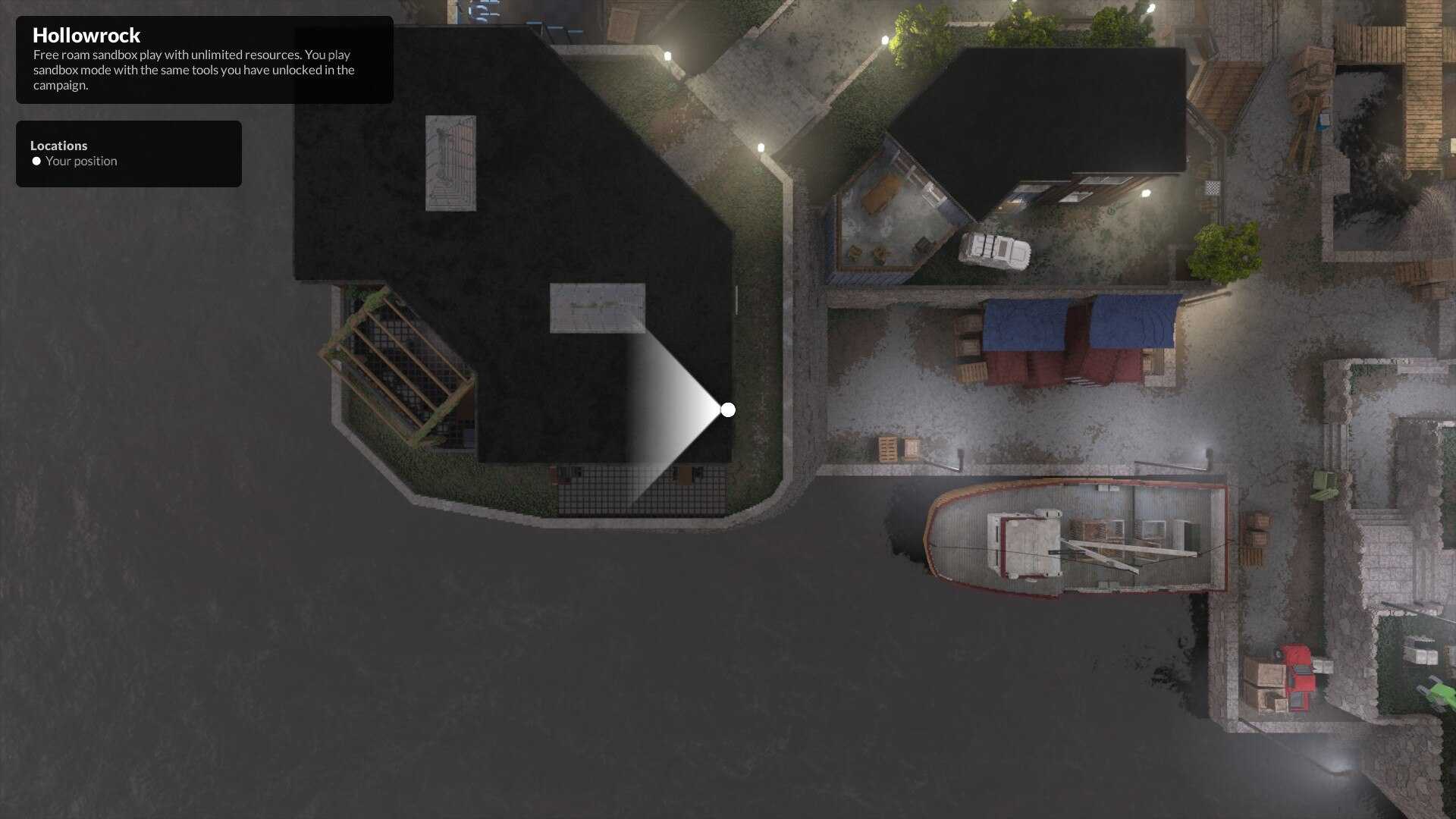Image resolution: width=1456 pixels, height=819 pixels.
Task: Select the "Your position" legend entry
Action: [x=80, y=162]
